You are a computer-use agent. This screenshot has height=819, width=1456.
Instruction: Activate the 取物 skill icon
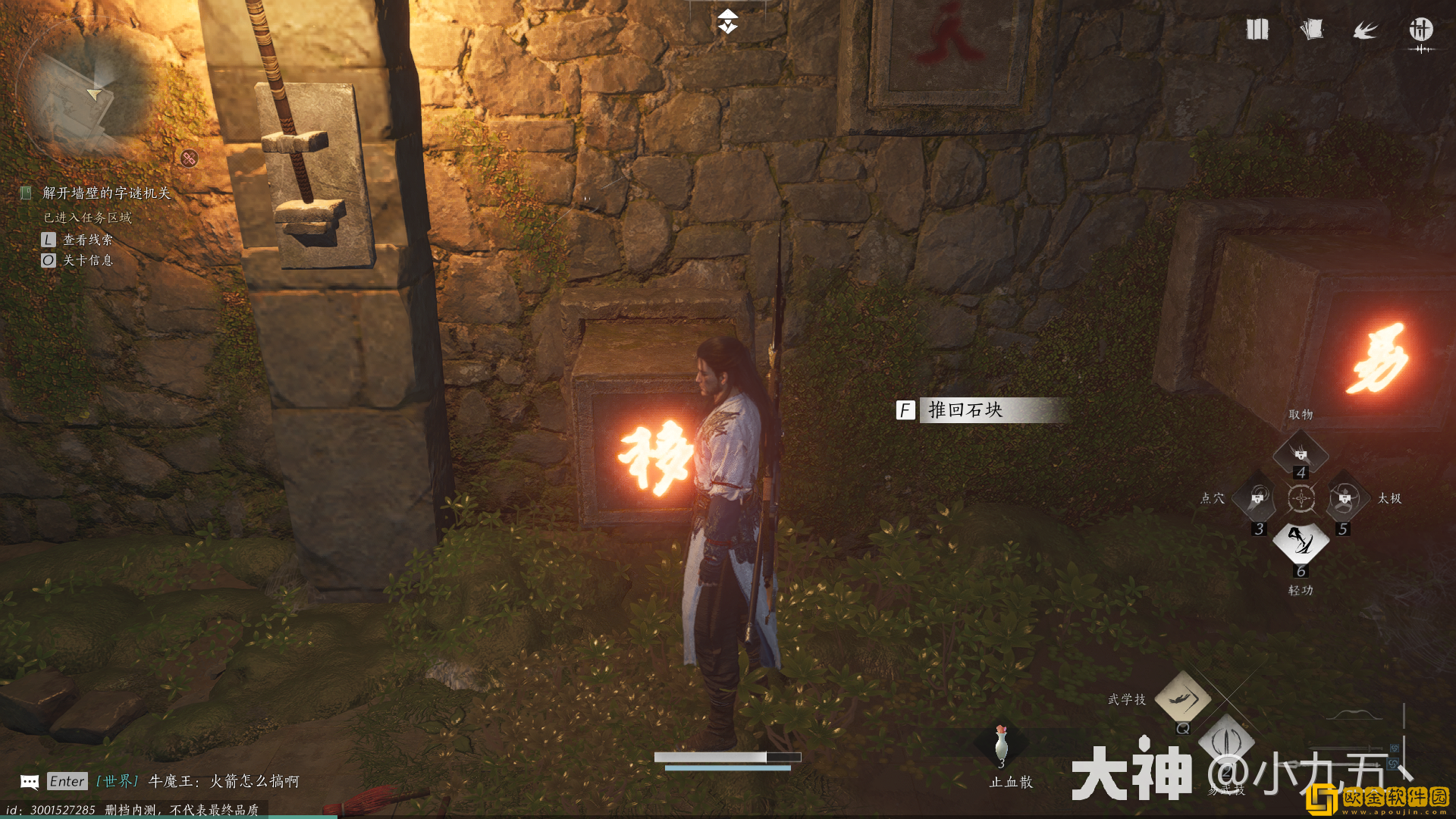[1301, 454]
